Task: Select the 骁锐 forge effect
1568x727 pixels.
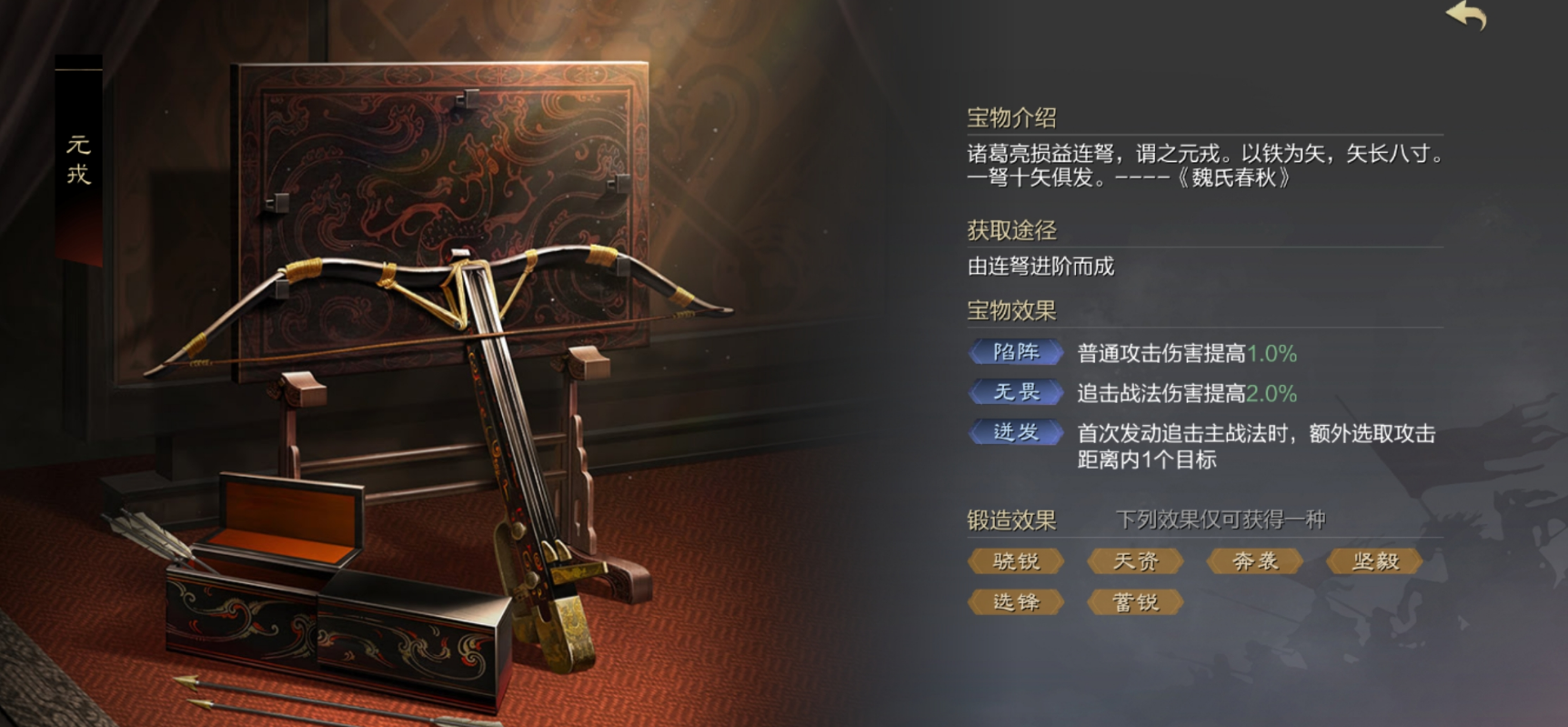Action: click(1015, 560)
